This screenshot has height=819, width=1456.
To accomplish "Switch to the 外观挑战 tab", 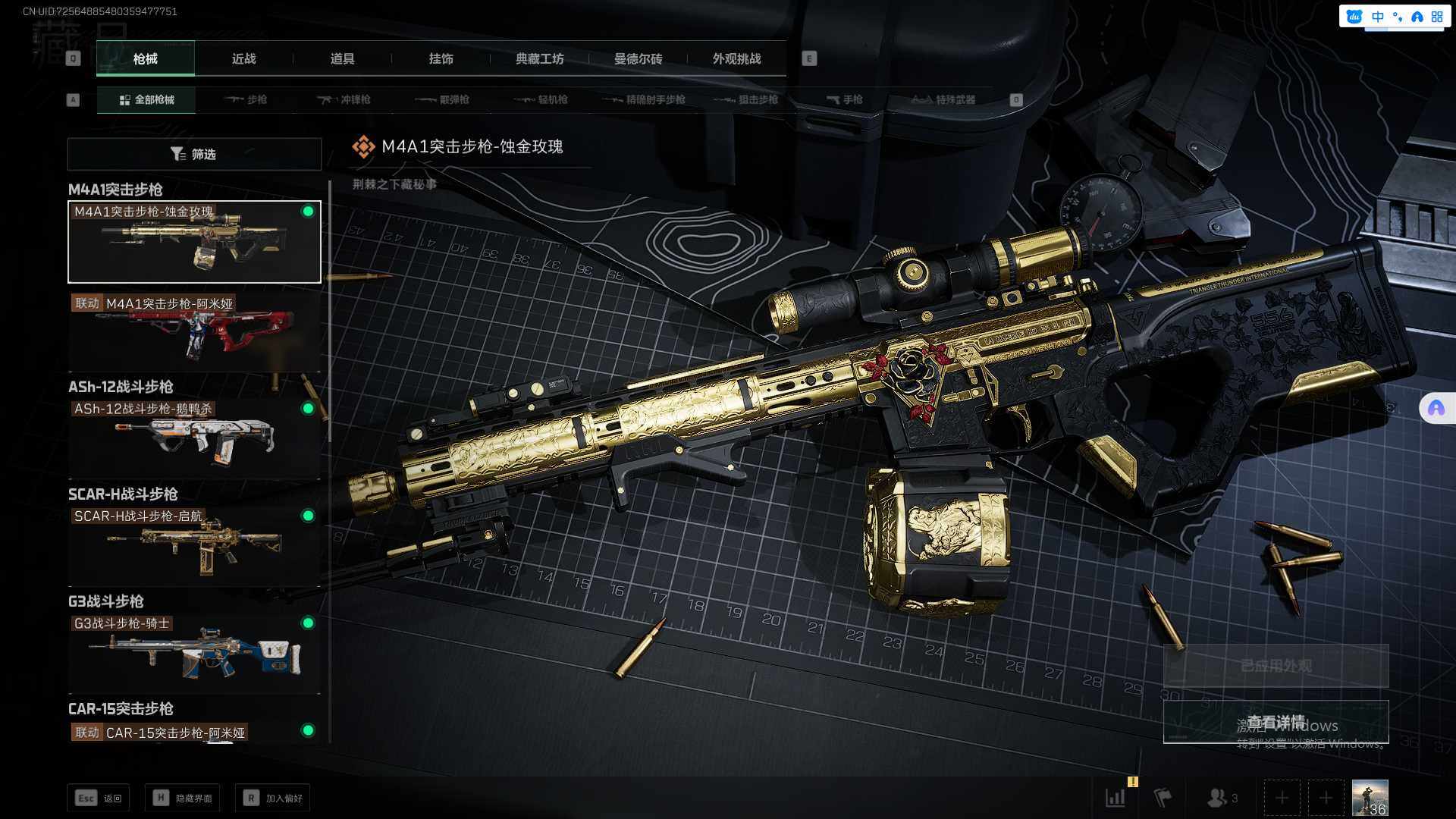I will [x=736, y=58].
